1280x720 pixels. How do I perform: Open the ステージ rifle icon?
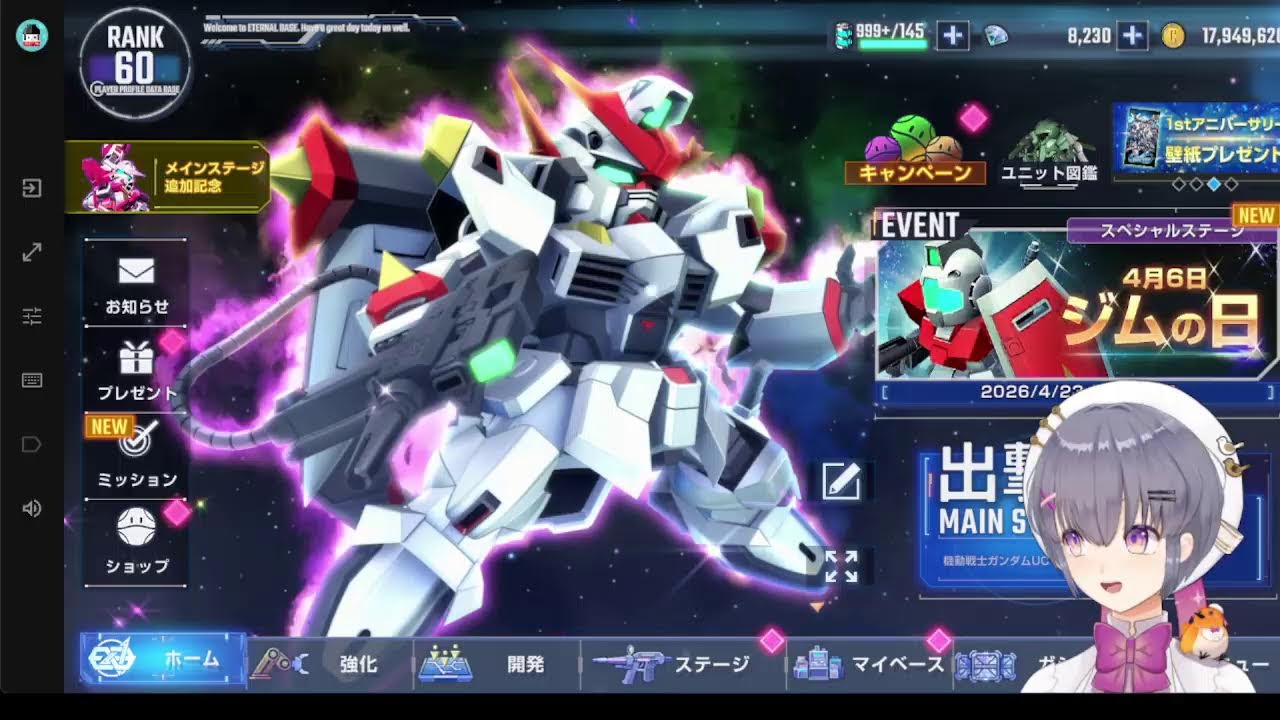(x=633, y=663)
